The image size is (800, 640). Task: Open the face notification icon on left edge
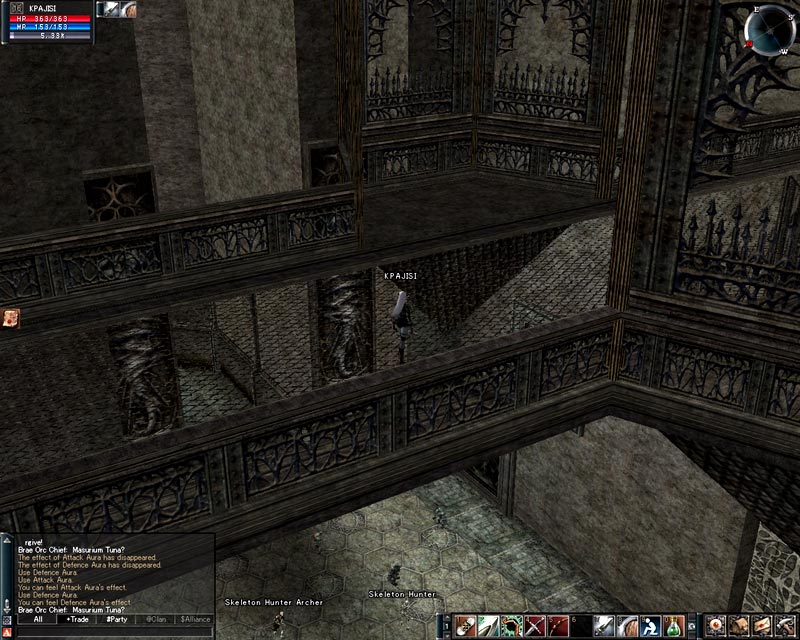pos(11,317)
